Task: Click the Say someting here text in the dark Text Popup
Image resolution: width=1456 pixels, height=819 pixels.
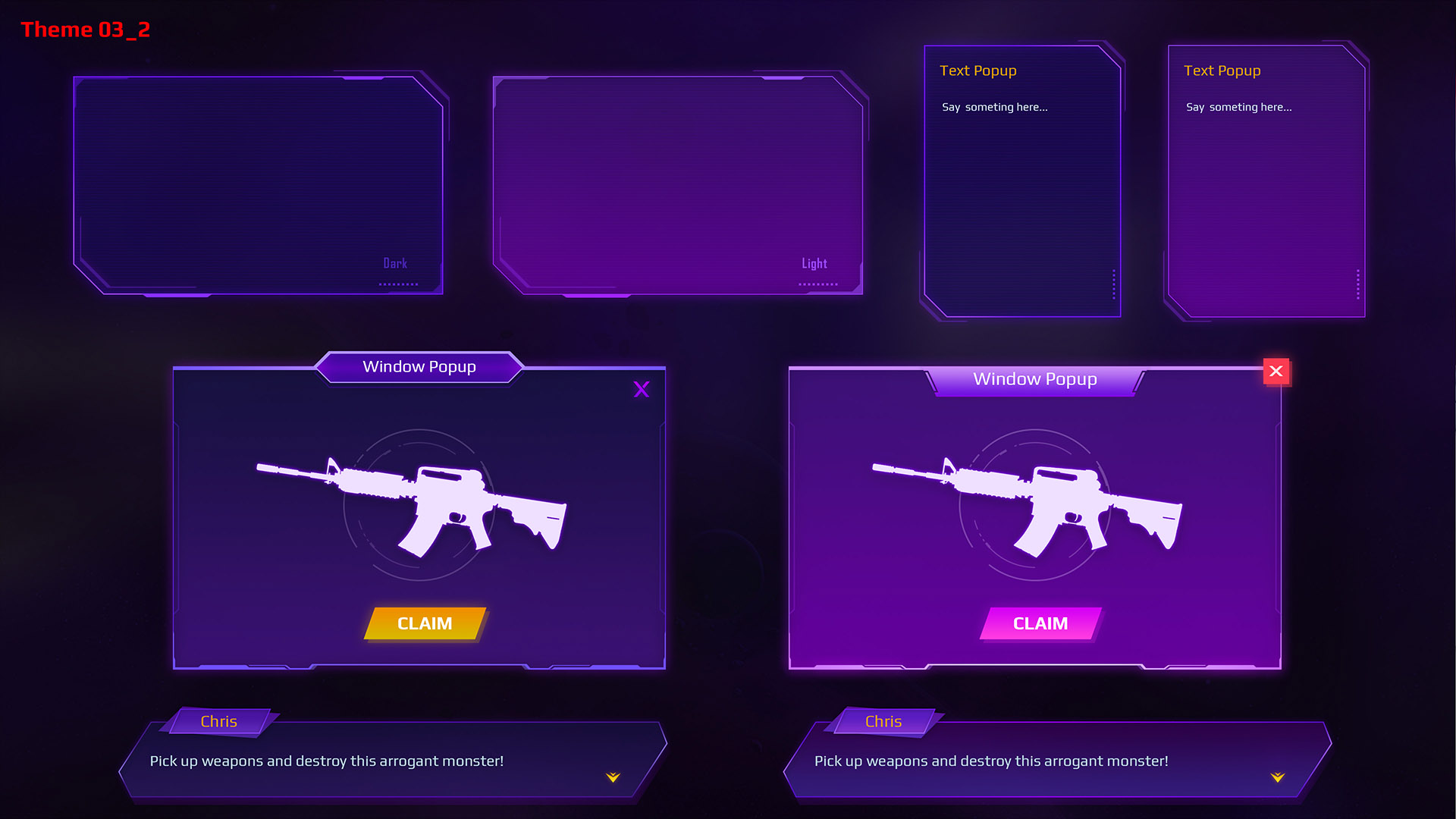Action: [994, 107]
